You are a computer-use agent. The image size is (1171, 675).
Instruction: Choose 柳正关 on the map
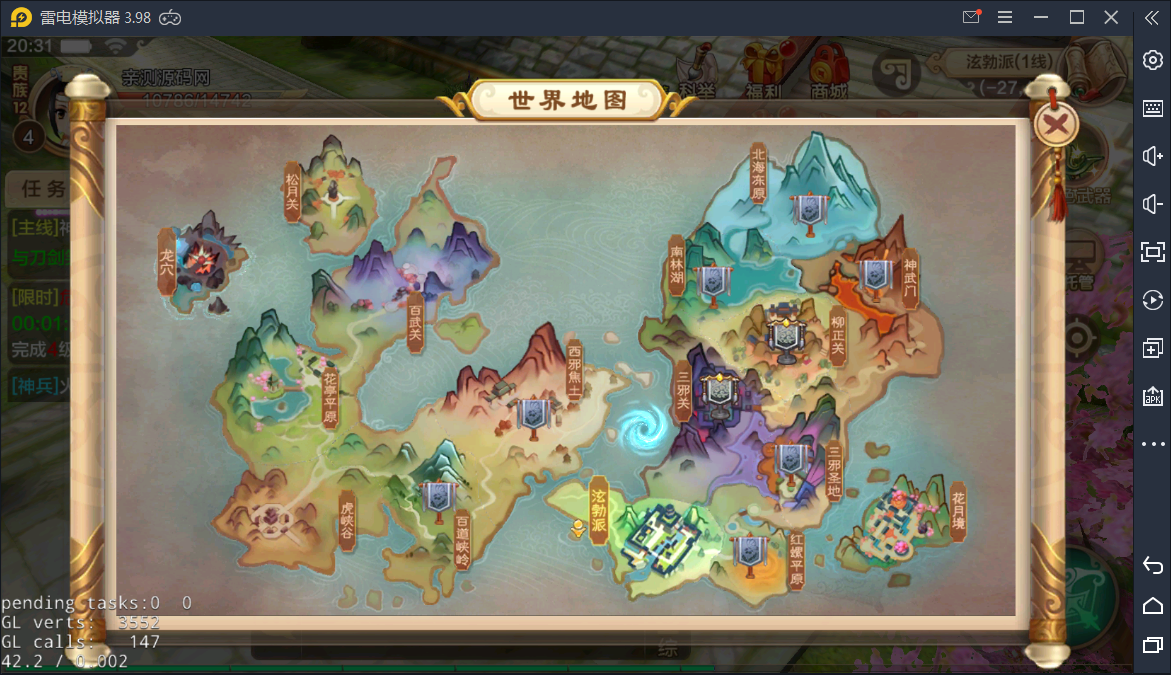[838, 336]
